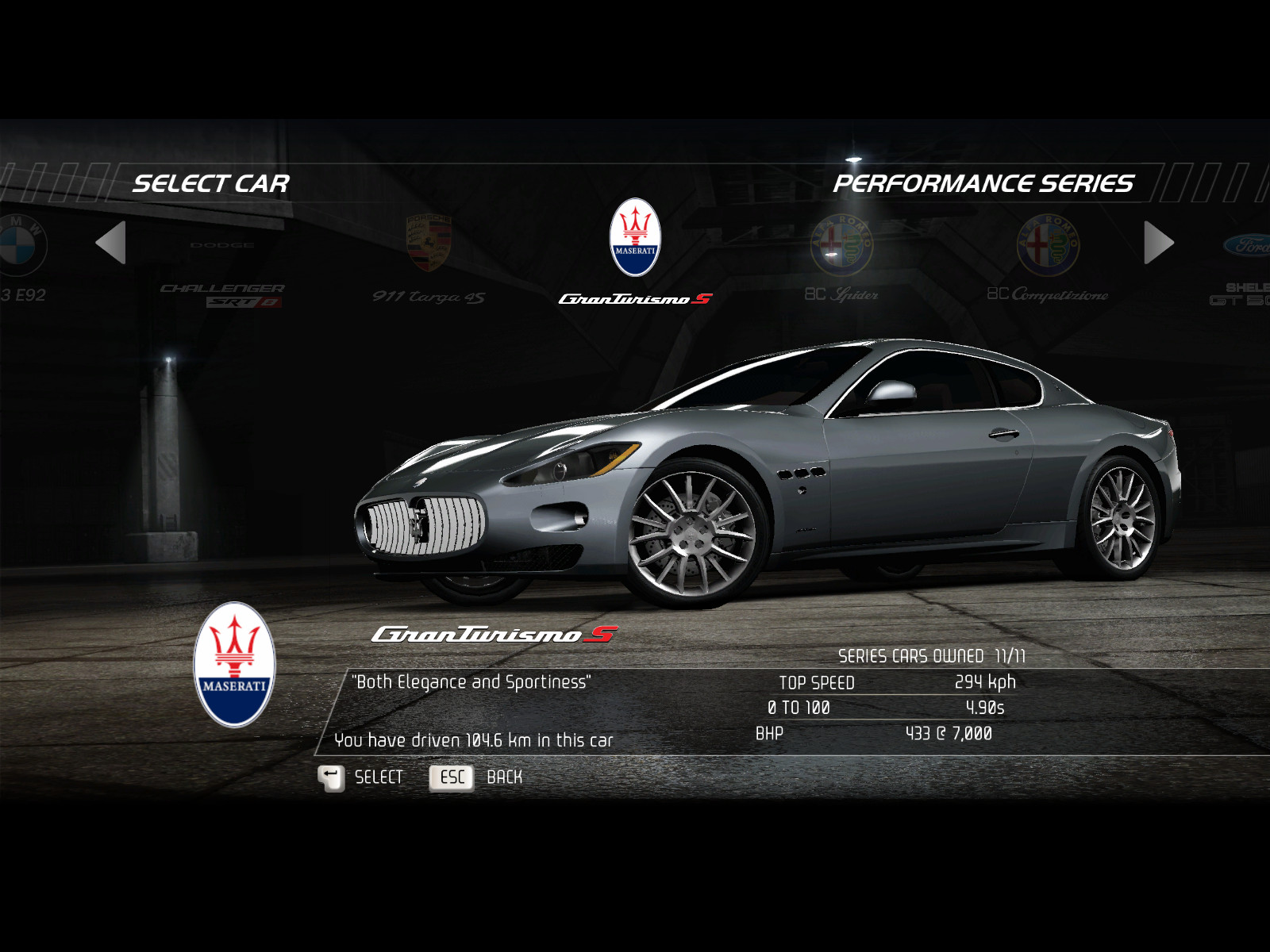This screenshot has height=952, width=1270.
Task: Show the previous car with left arrow
Action: (x=111, y=243)
